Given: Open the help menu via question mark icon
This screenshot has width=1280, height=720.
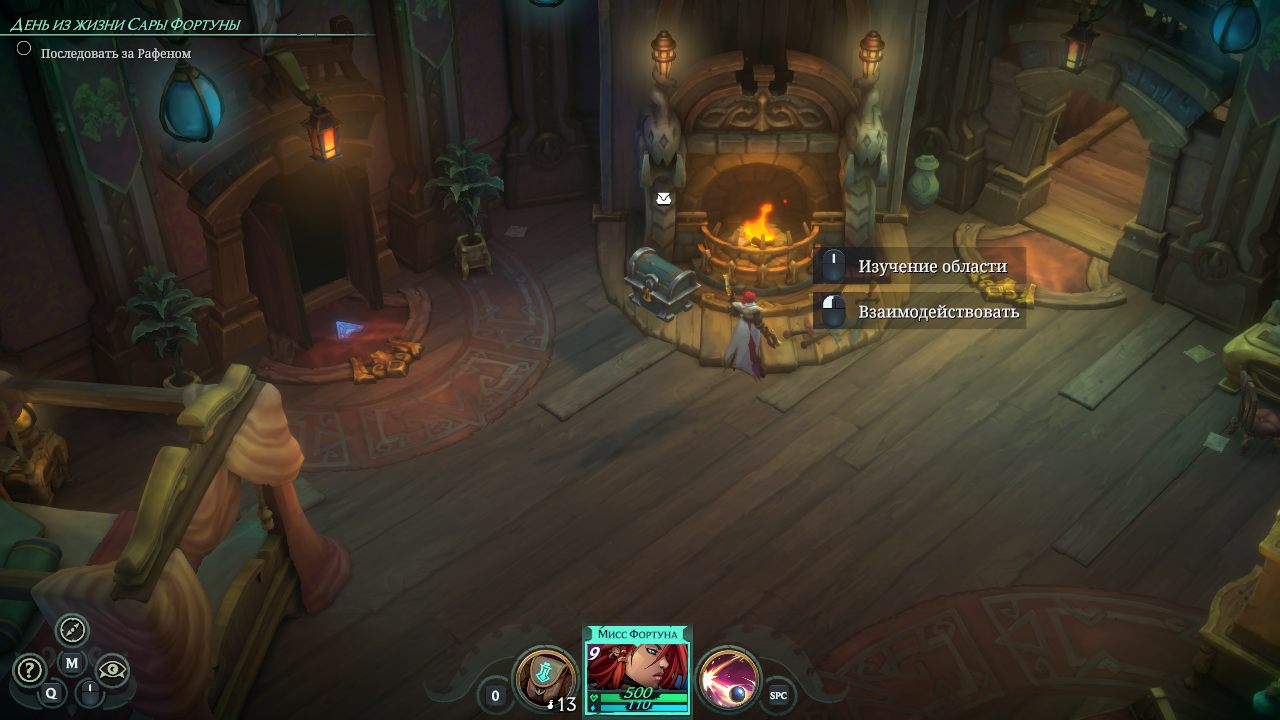Looking at the screenshot, I should 30,668.
